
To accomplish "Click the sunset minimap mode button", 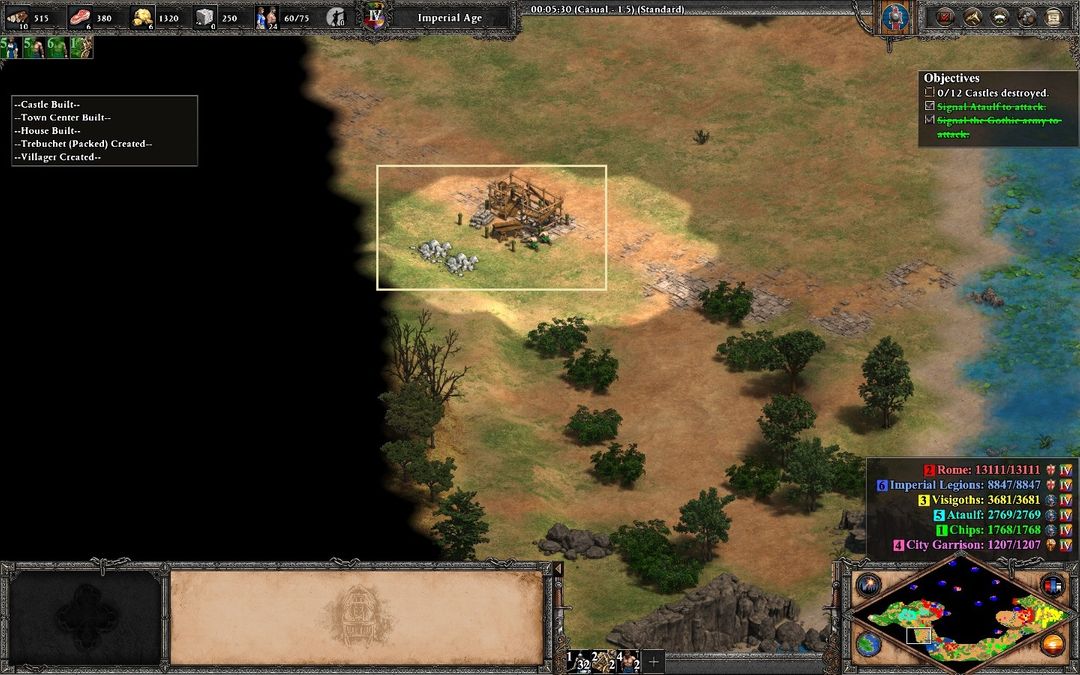I will pos(1051,643).
